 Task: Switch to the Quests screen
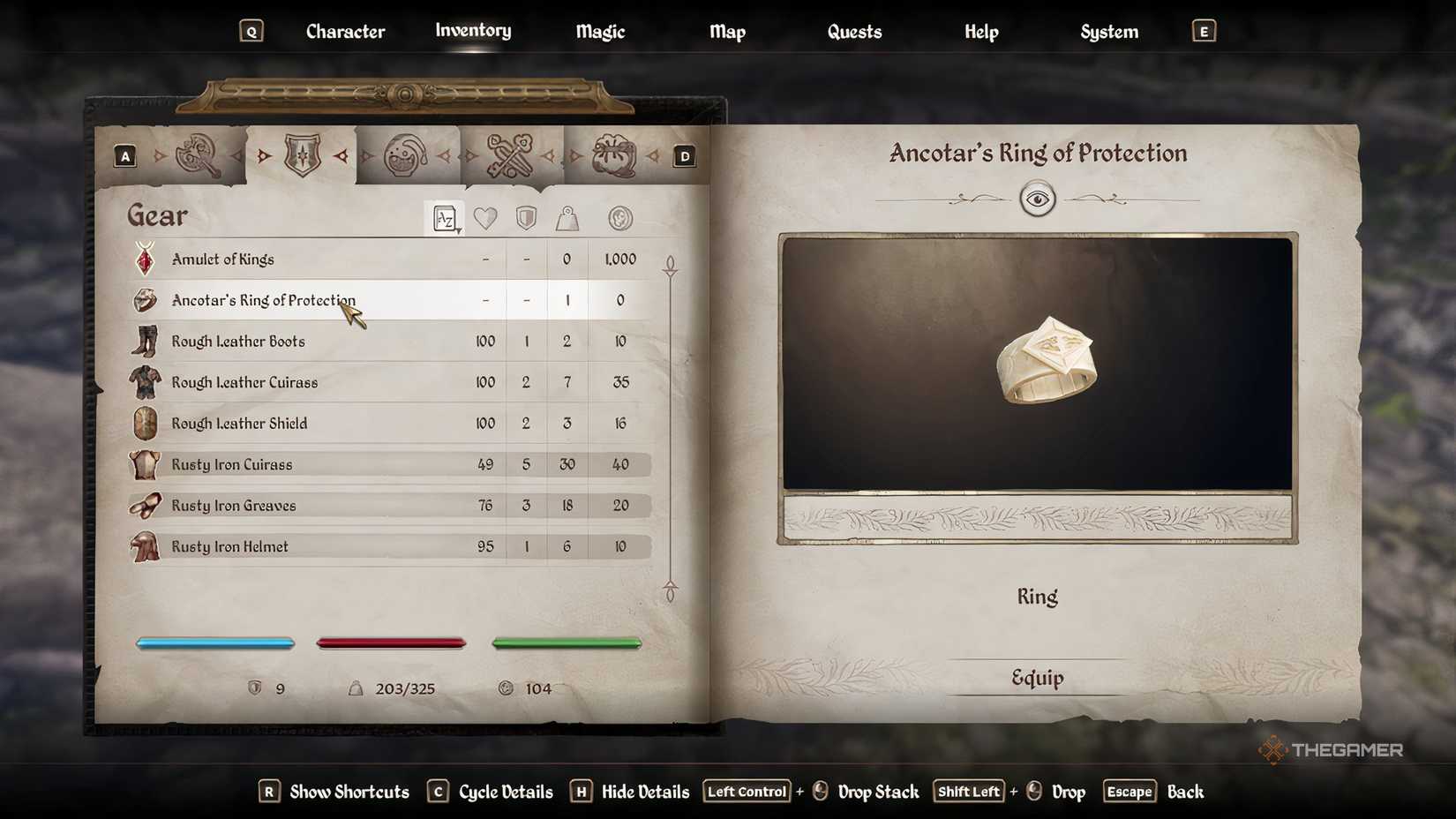tap(853, 31)
